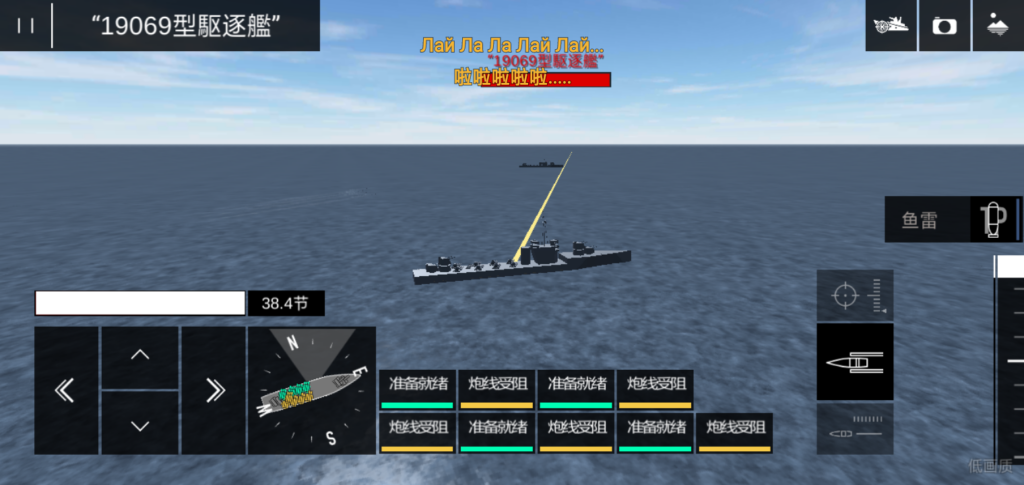This screenshot has height=485, width=1024.
Task: Steer right with the double-right arrow
Action: 213,390
